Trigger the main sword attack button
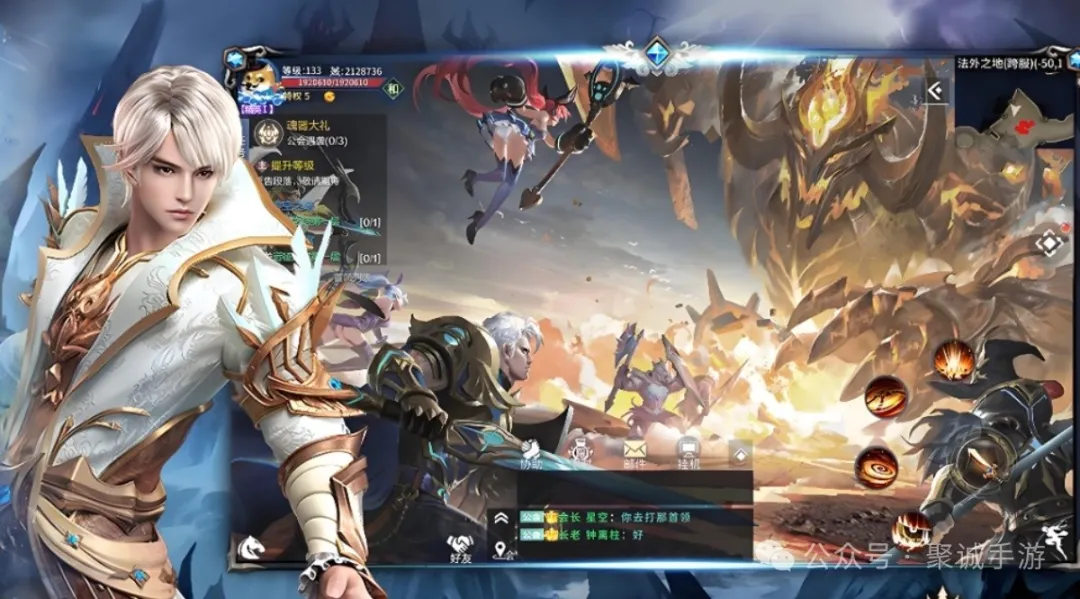The height and width of the screenshot is (599, 1080). click(973, 461)
